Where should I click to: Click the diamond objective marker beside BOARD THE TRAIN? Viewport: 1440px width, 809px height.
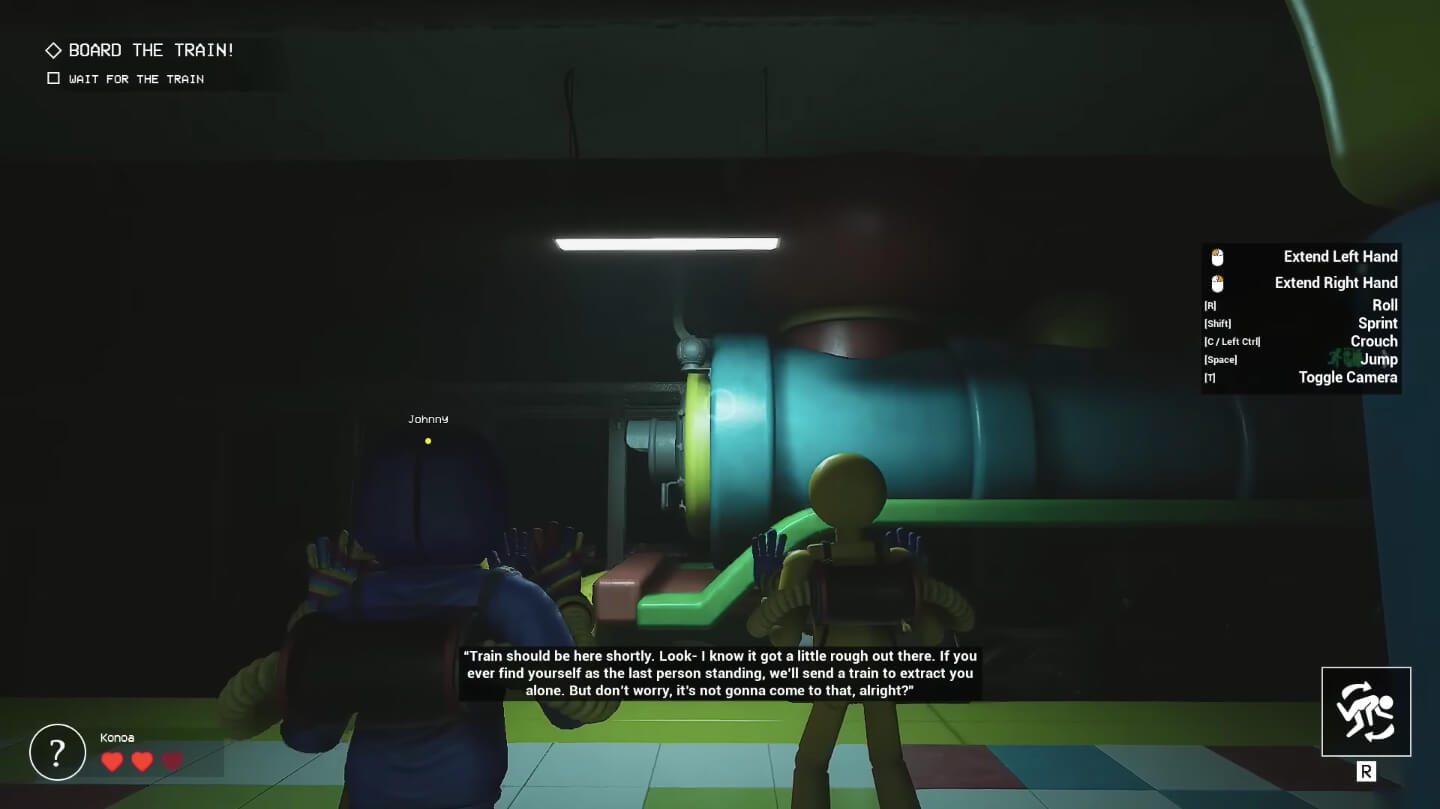pyautogui.click(x=55, y=49)
